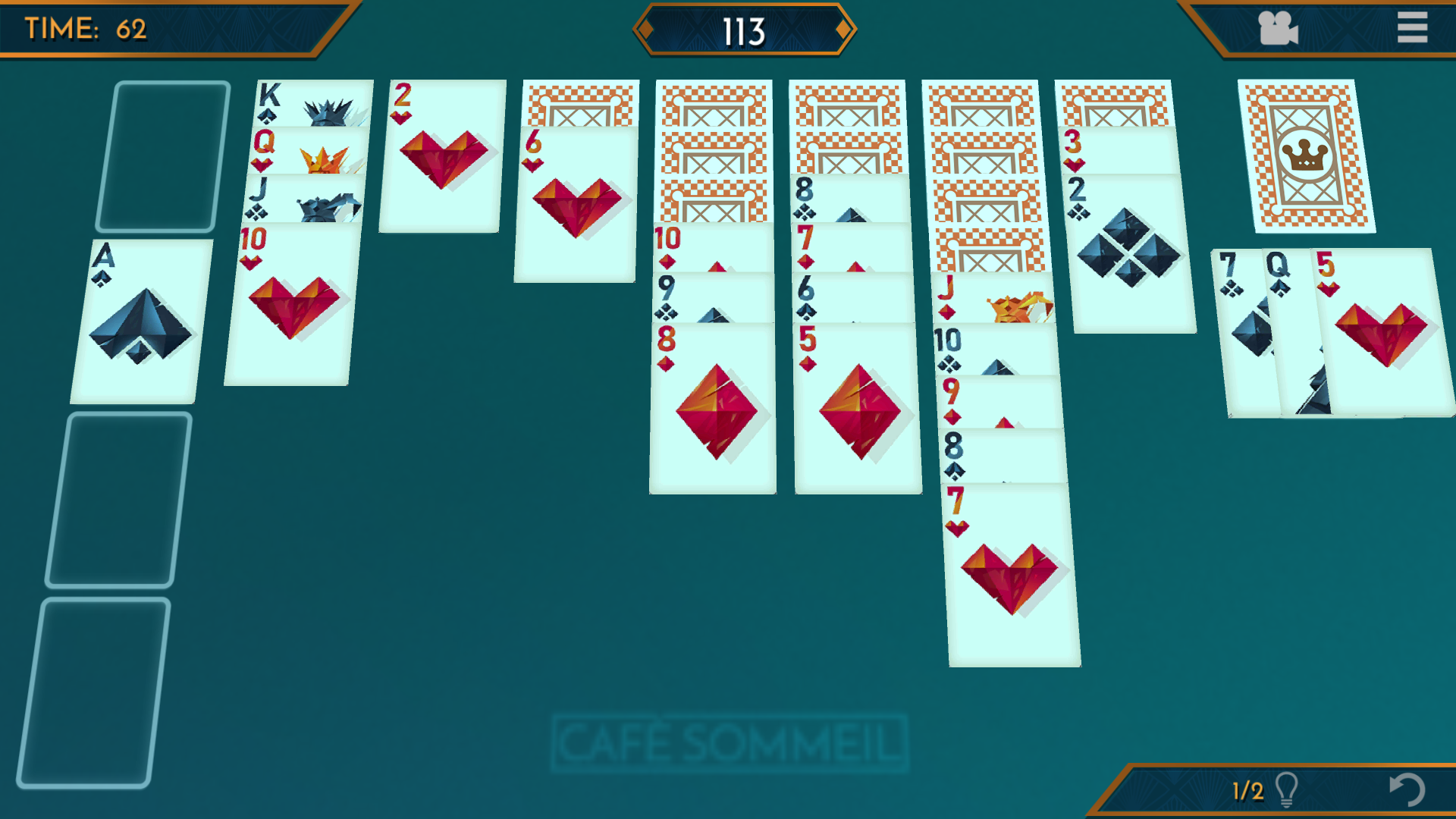This screenshot has width=1456, height=819.
Task: Select the 8 of diamonds card
Action: 713,409
